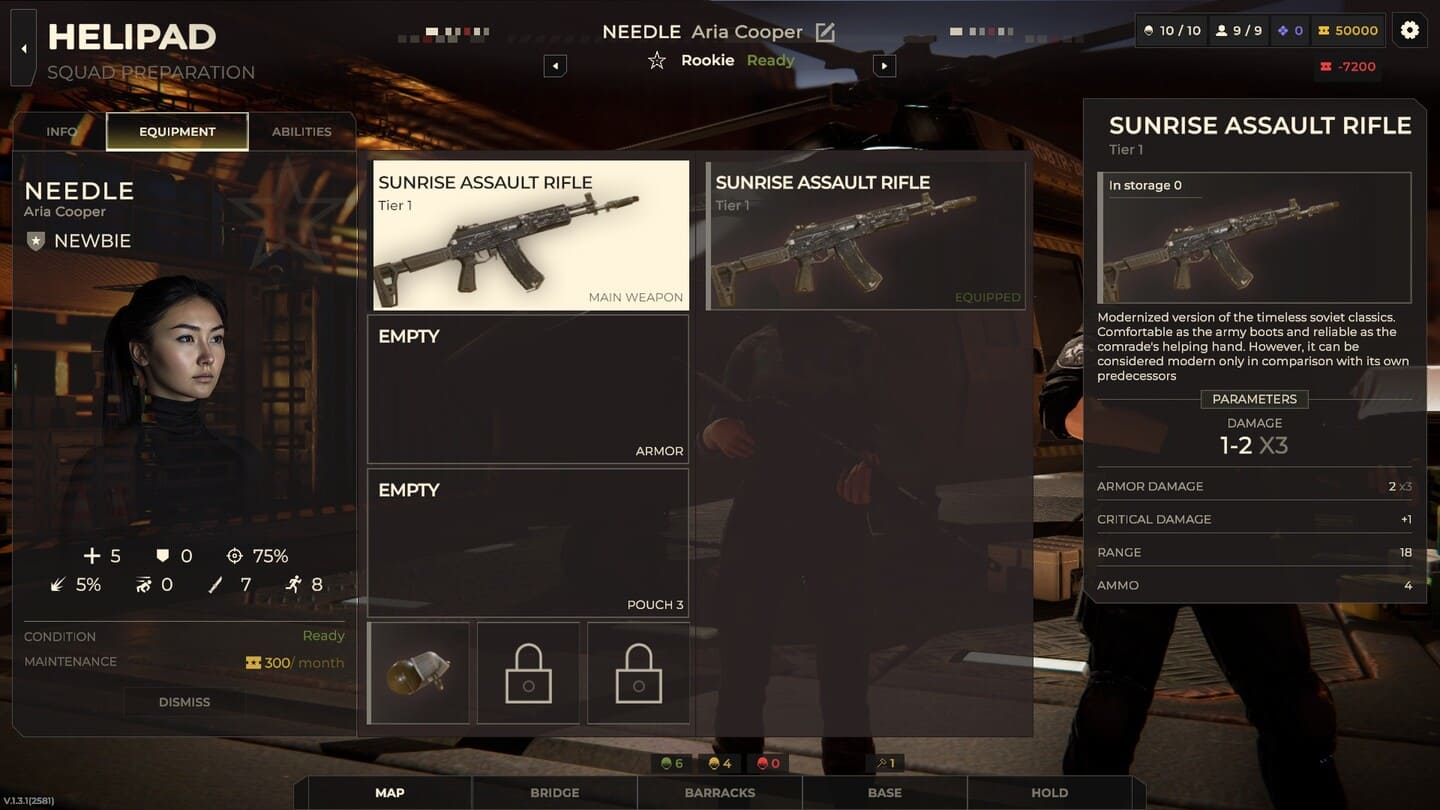1440x810 pixels.
Task: Open the Base screen
Action: pyautogui.click(x=885, y=793)
